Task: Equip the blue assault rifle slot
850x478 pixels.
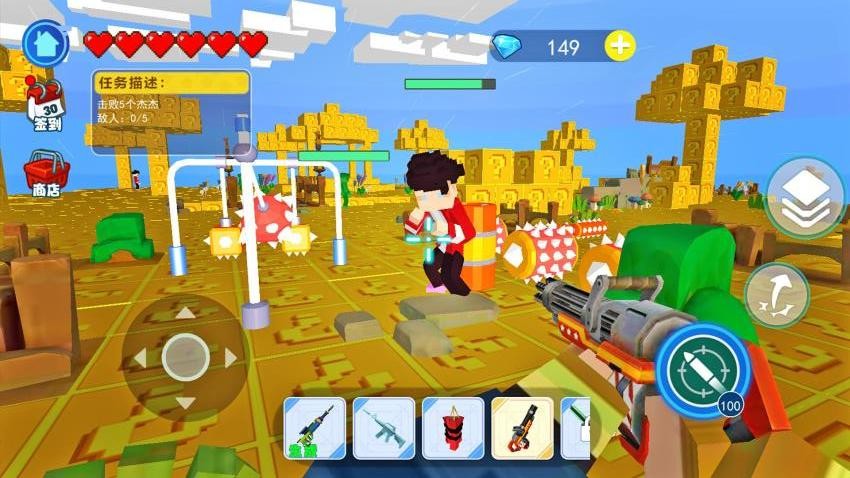Action: pyautogui.click(x=384, y=428)
